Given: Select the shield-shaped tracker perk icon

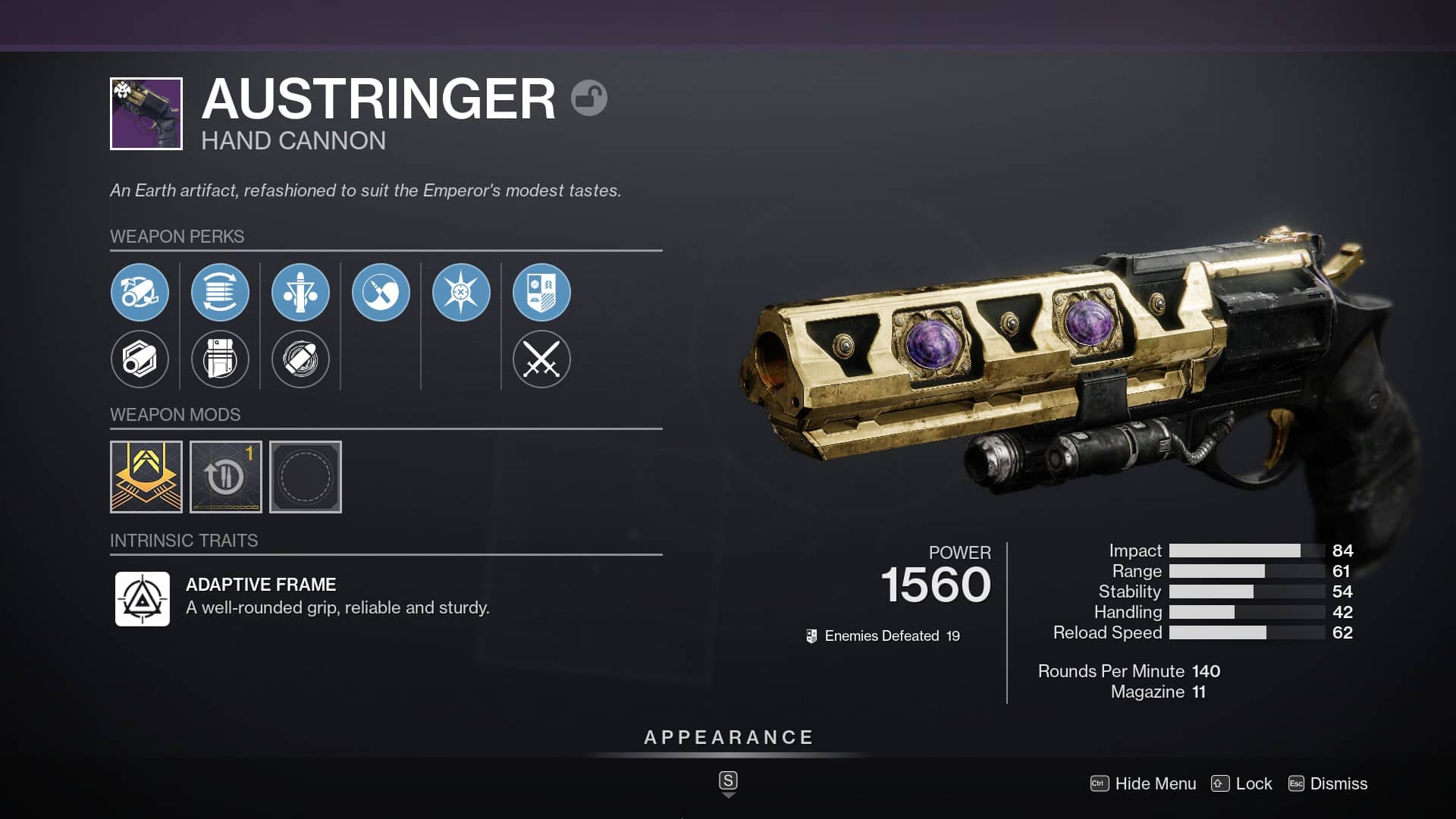Looking at the screenshot, I should [x=541, y=293].
